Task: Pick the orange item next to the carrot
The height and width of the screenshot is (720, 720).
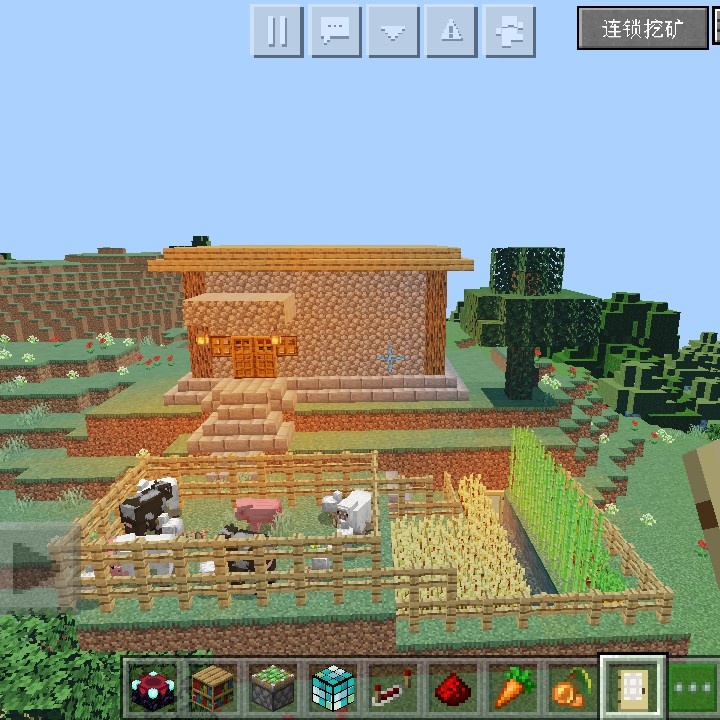Action: (570, 688)
